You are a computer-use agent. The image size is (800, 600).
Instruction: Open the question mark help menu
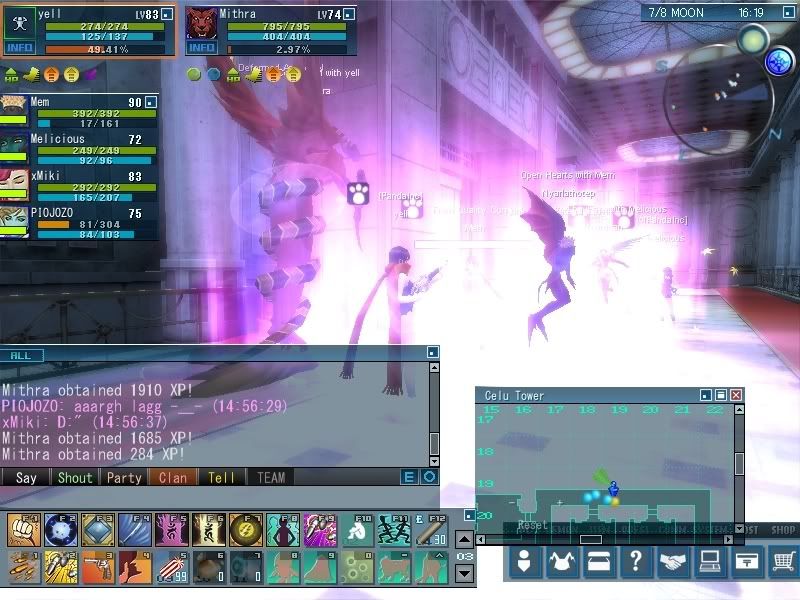635,563
